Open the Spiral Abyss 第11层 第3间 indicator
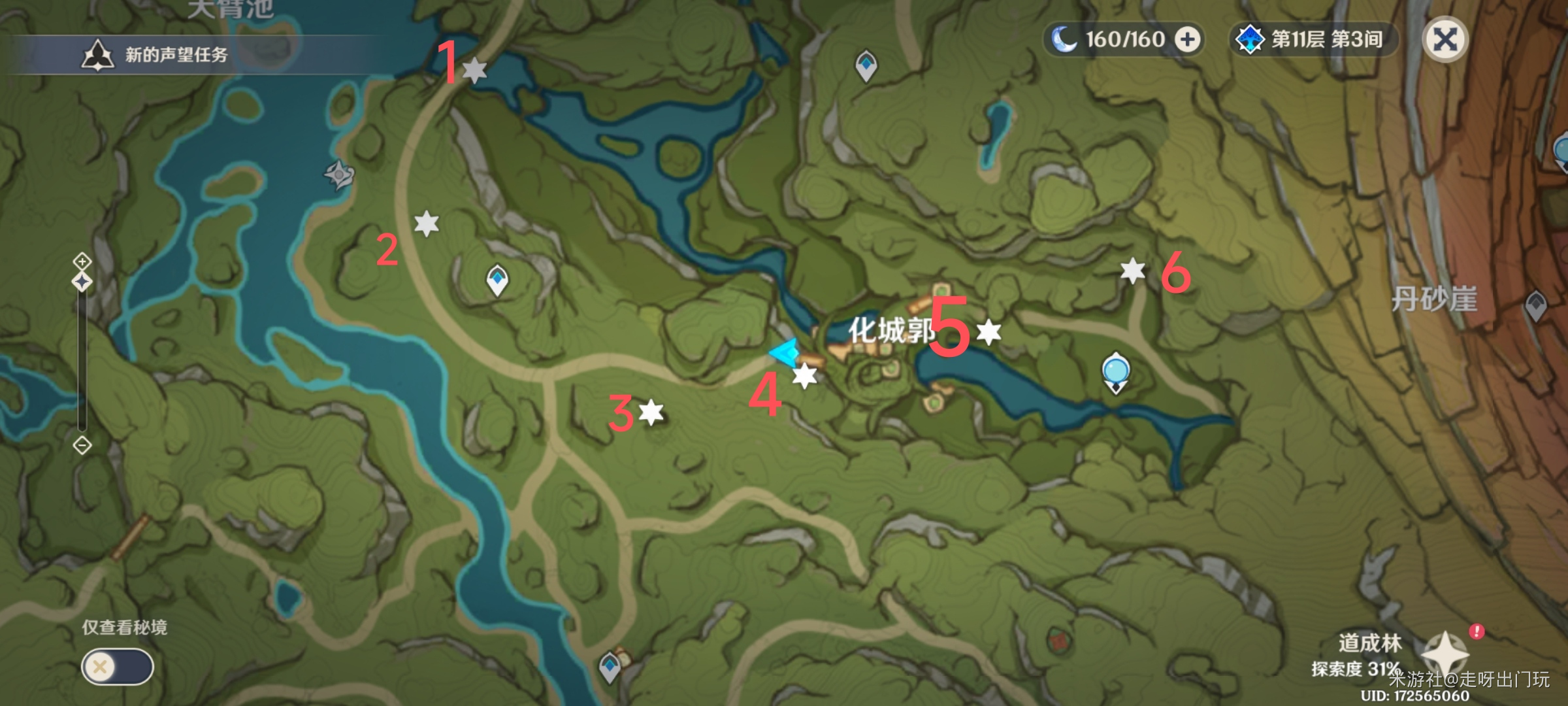The image size is (1568, 706). 1313,40
